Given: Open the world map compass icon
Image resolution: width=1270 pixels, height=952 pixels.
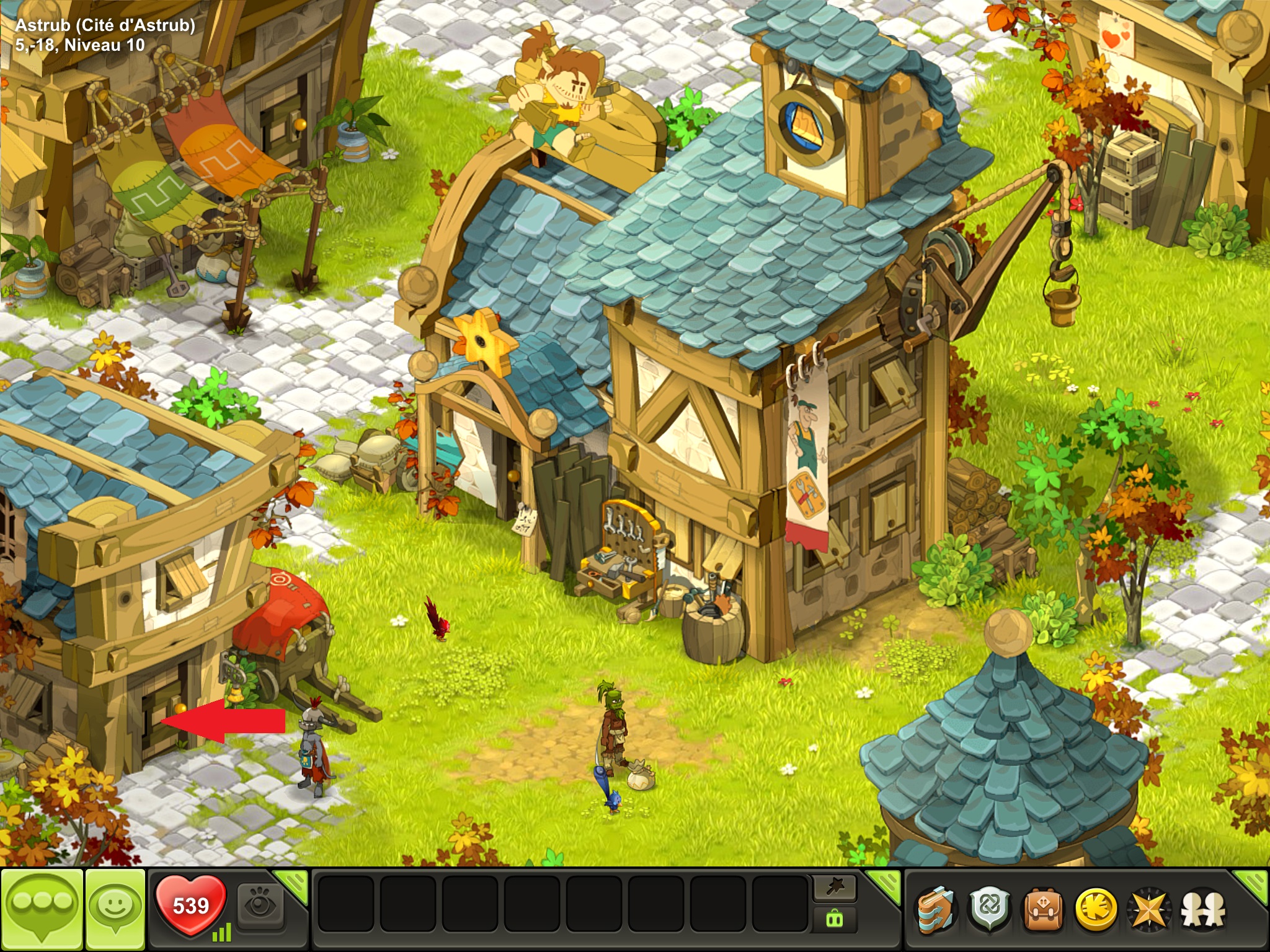Looking at the screenshot, I should (1149, 910).
